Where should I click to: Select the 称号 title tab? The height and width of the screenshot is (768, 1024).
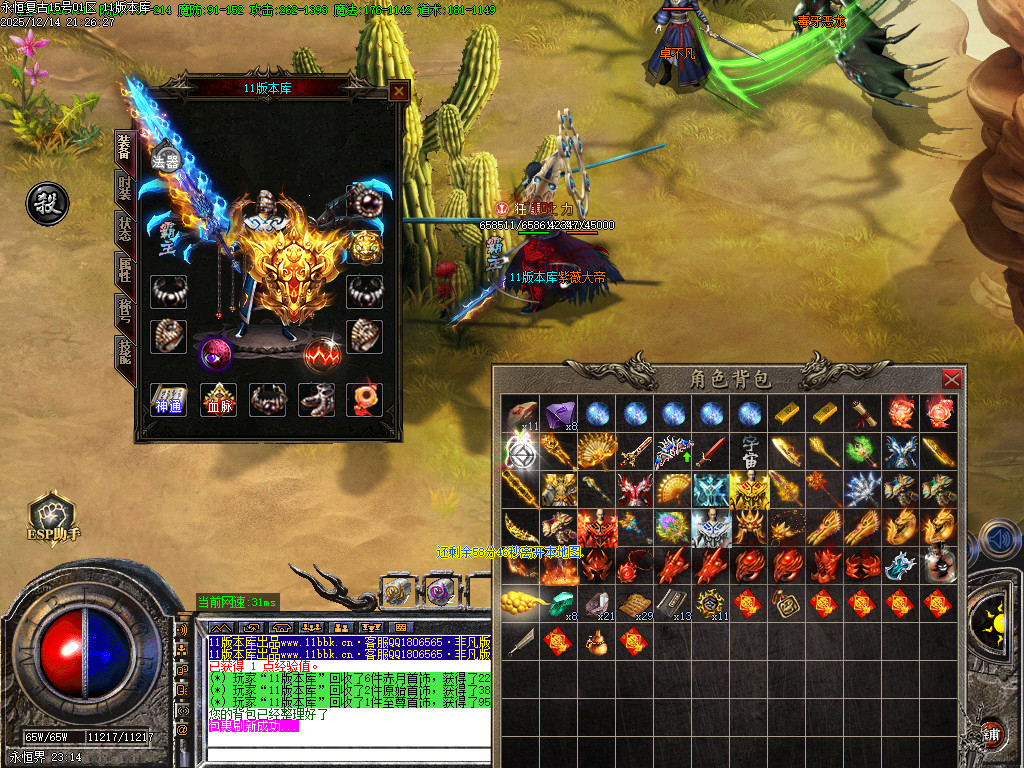(125, 313)
